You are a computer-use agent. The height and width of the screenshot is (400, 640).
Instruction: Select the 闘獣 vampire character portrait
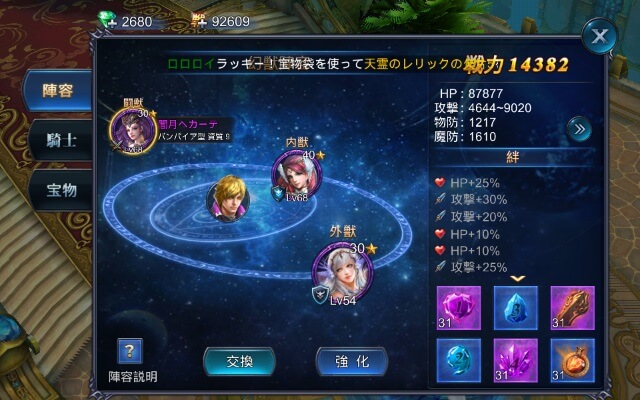click(131, 131)
